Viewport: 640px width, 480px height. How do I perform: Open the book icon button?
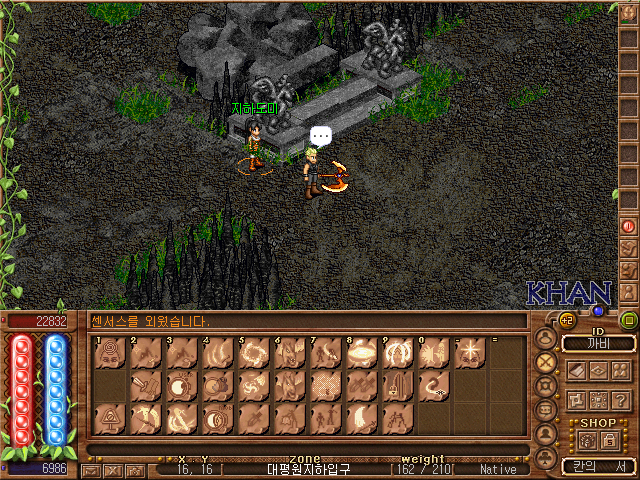[577, 370]
